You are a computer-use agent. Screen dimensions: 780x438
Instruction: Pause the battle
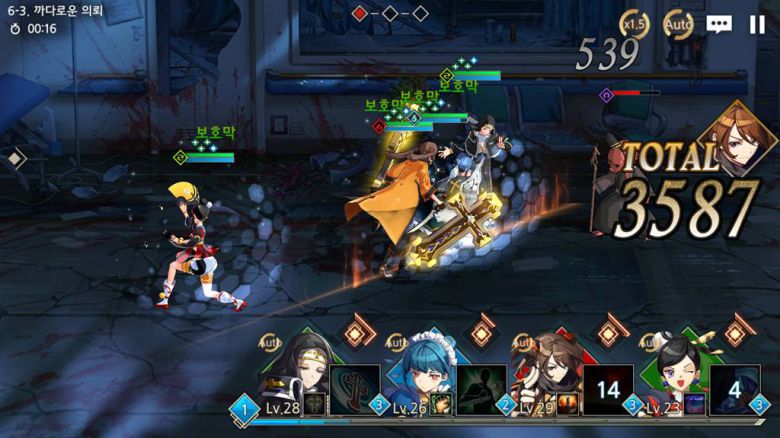(757, 24)
